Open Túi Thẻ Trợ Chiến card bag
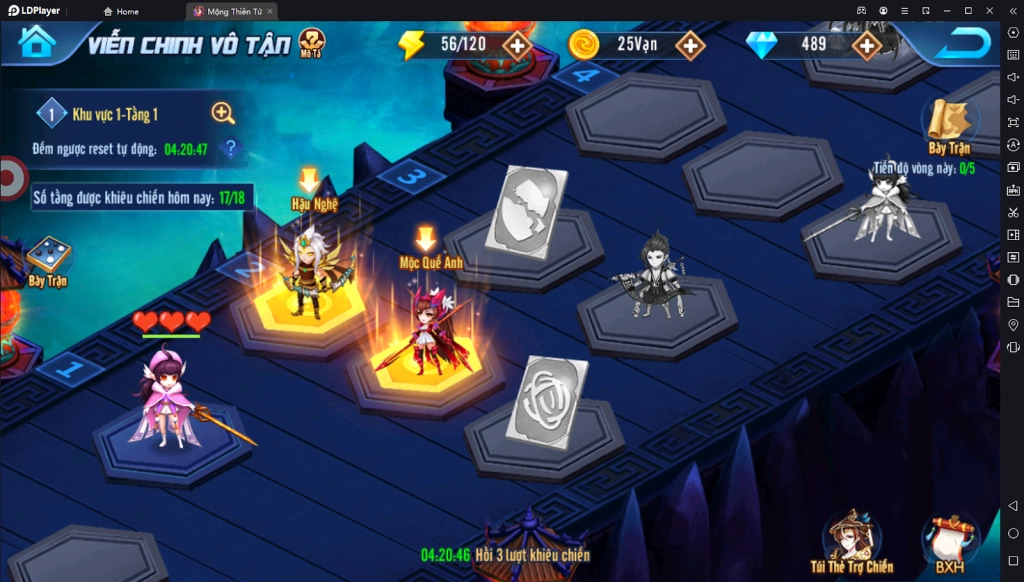The image size is (1024, 582). tap(851, 543)
